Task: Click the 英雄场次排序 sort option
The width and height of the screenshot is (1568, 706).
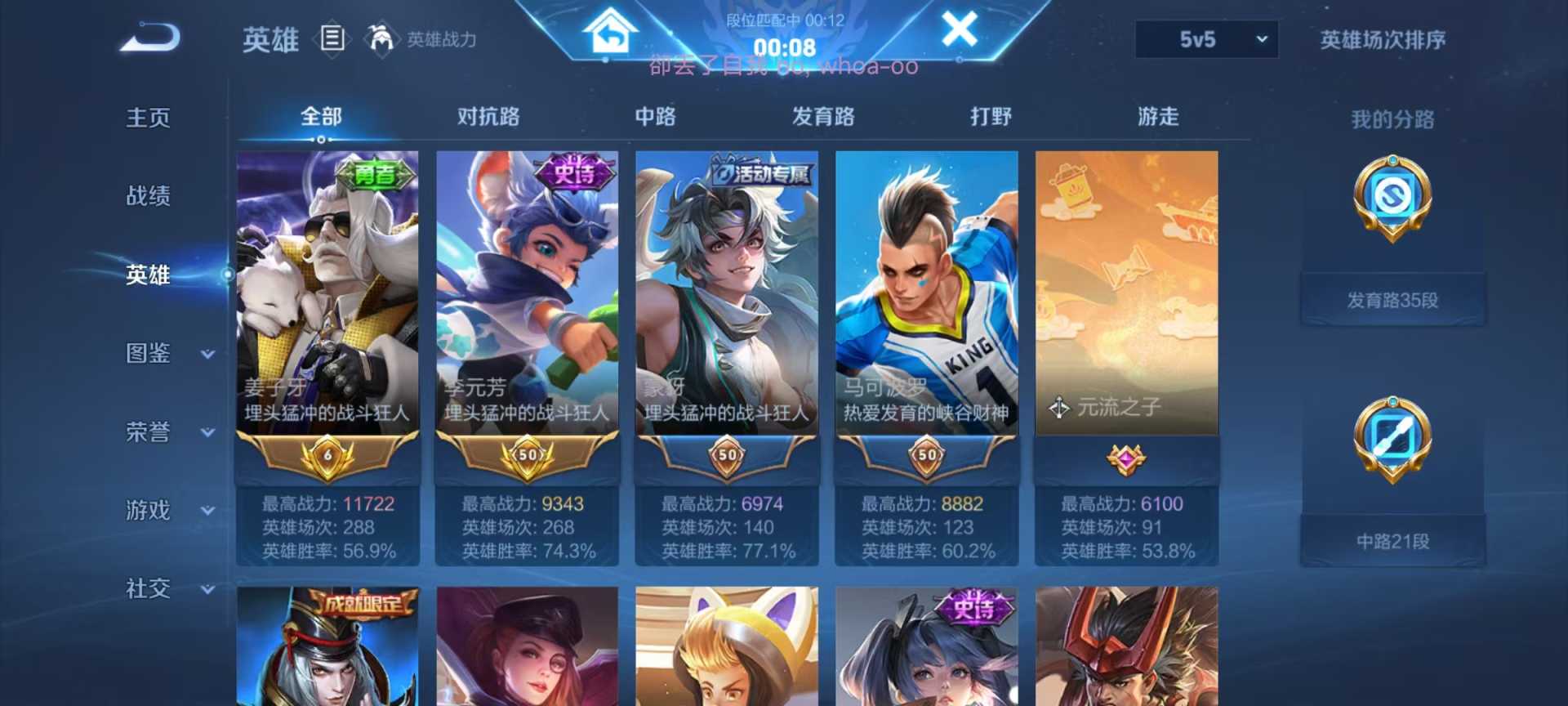Action: point(1383,38)
